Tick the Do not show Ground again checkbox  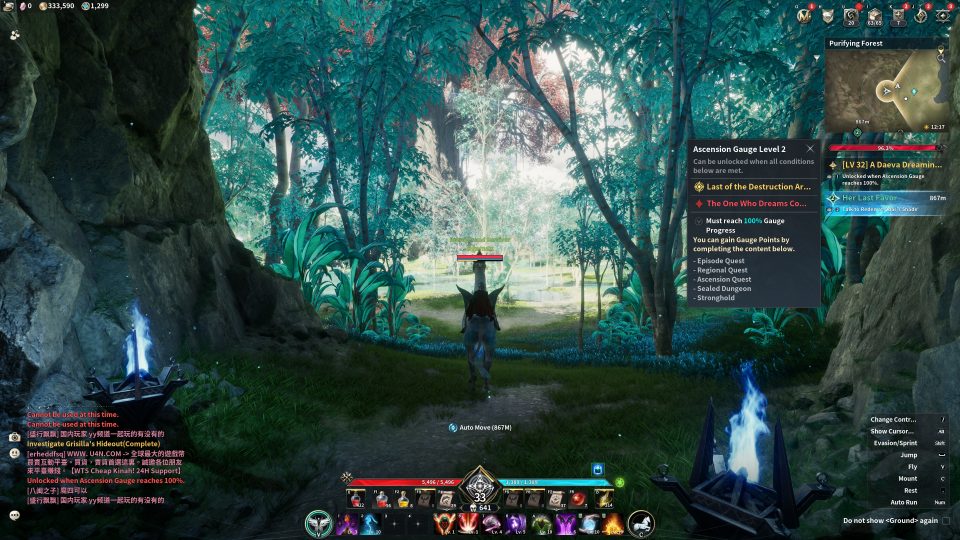pos(946,521)
